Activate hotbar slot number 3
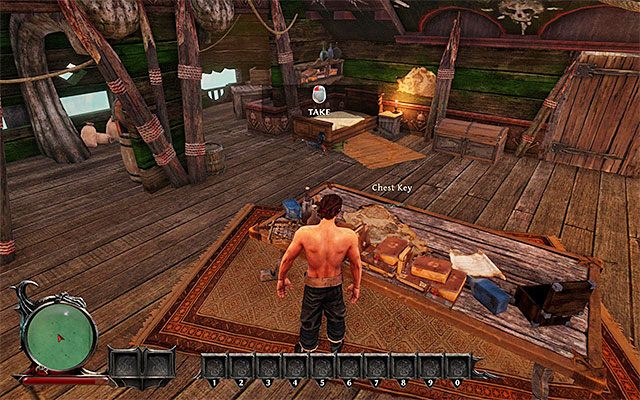 [x=268, y=364]
